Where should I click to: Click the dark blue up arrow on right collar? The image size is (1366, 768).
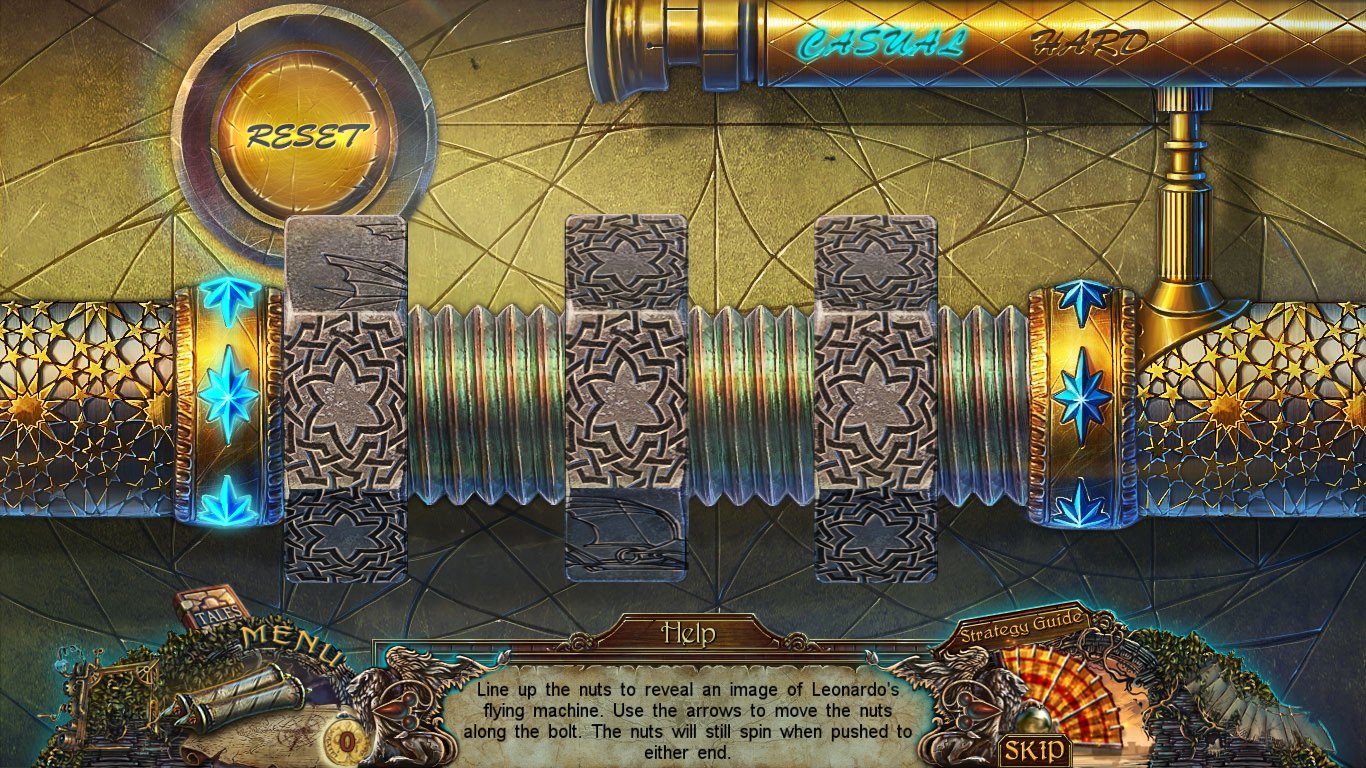[1082, 299]
